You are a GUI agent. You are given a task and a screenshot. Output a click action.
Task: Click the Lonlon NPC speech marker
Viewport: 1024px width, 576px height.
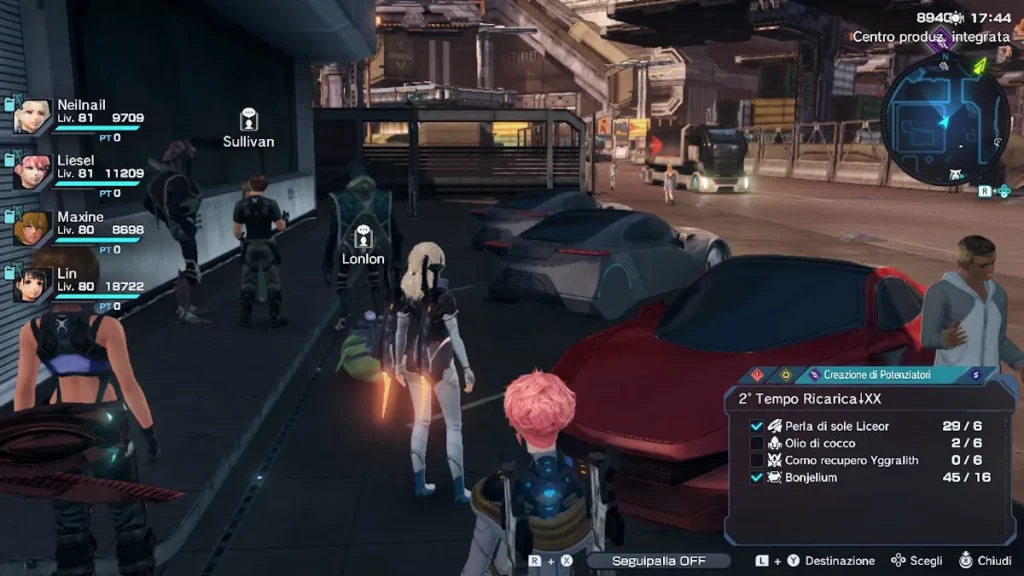pos(363,237)
